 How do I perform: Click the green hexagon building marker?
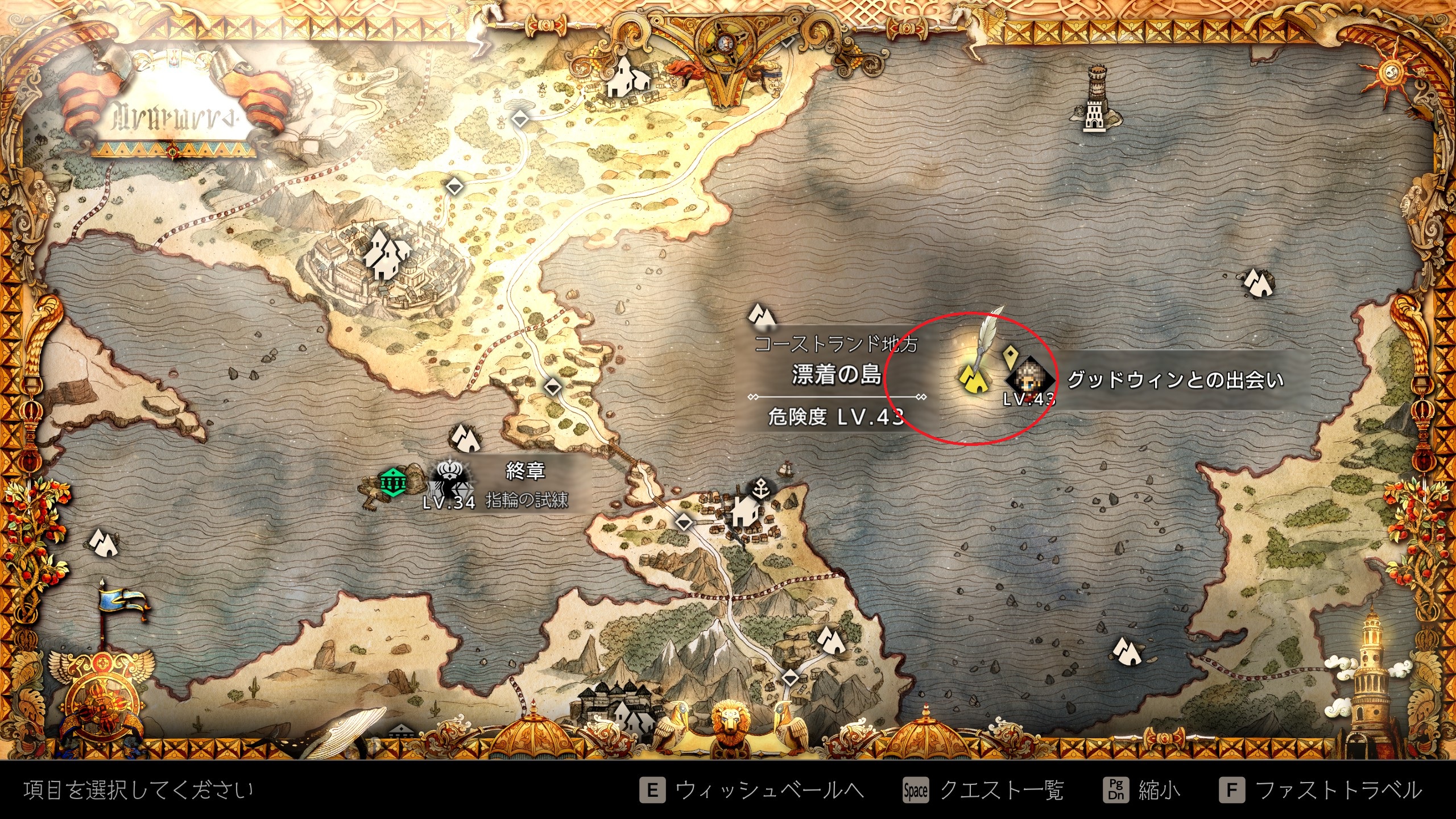pyautogui.click(x=393, y=483)
